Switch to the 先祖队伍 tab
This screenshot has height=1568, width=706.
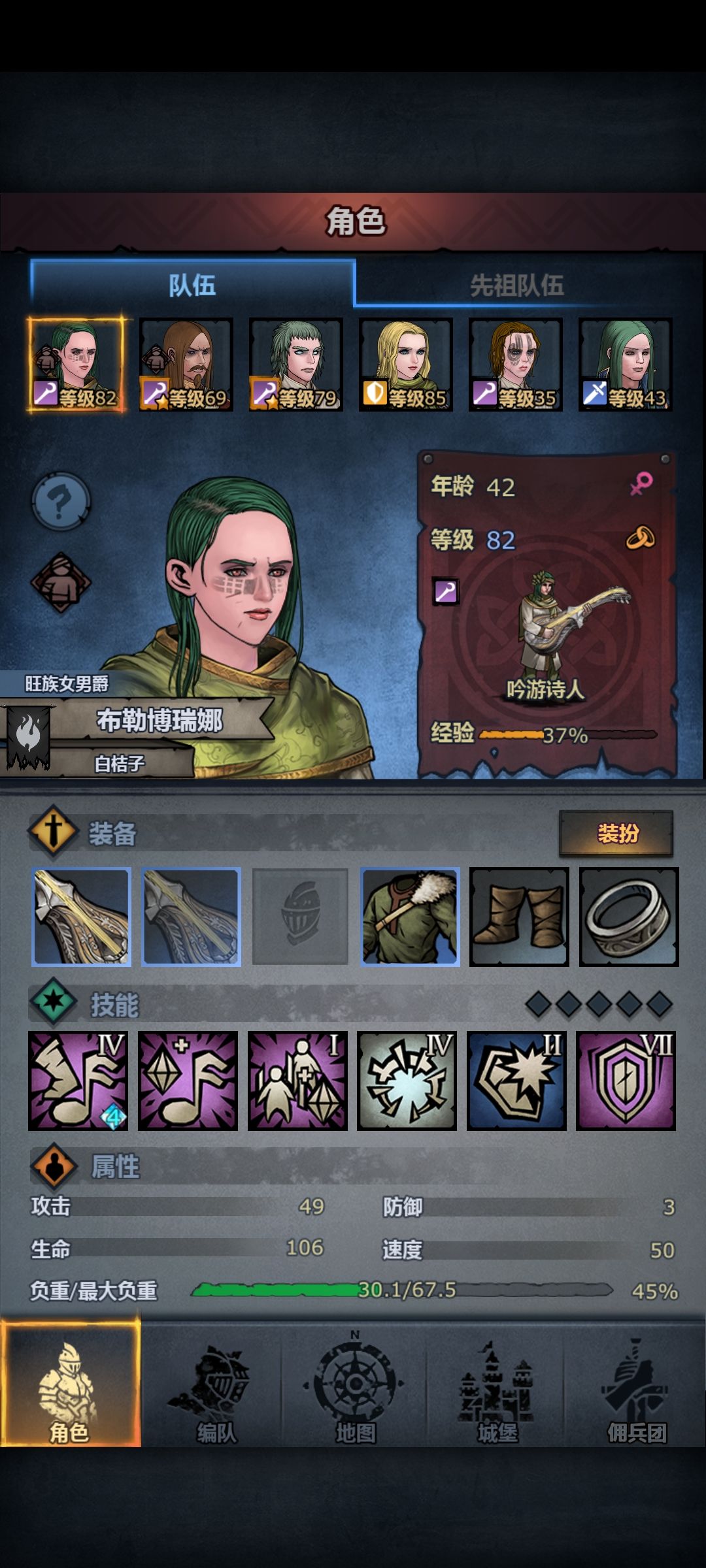[x=516, y=286]
